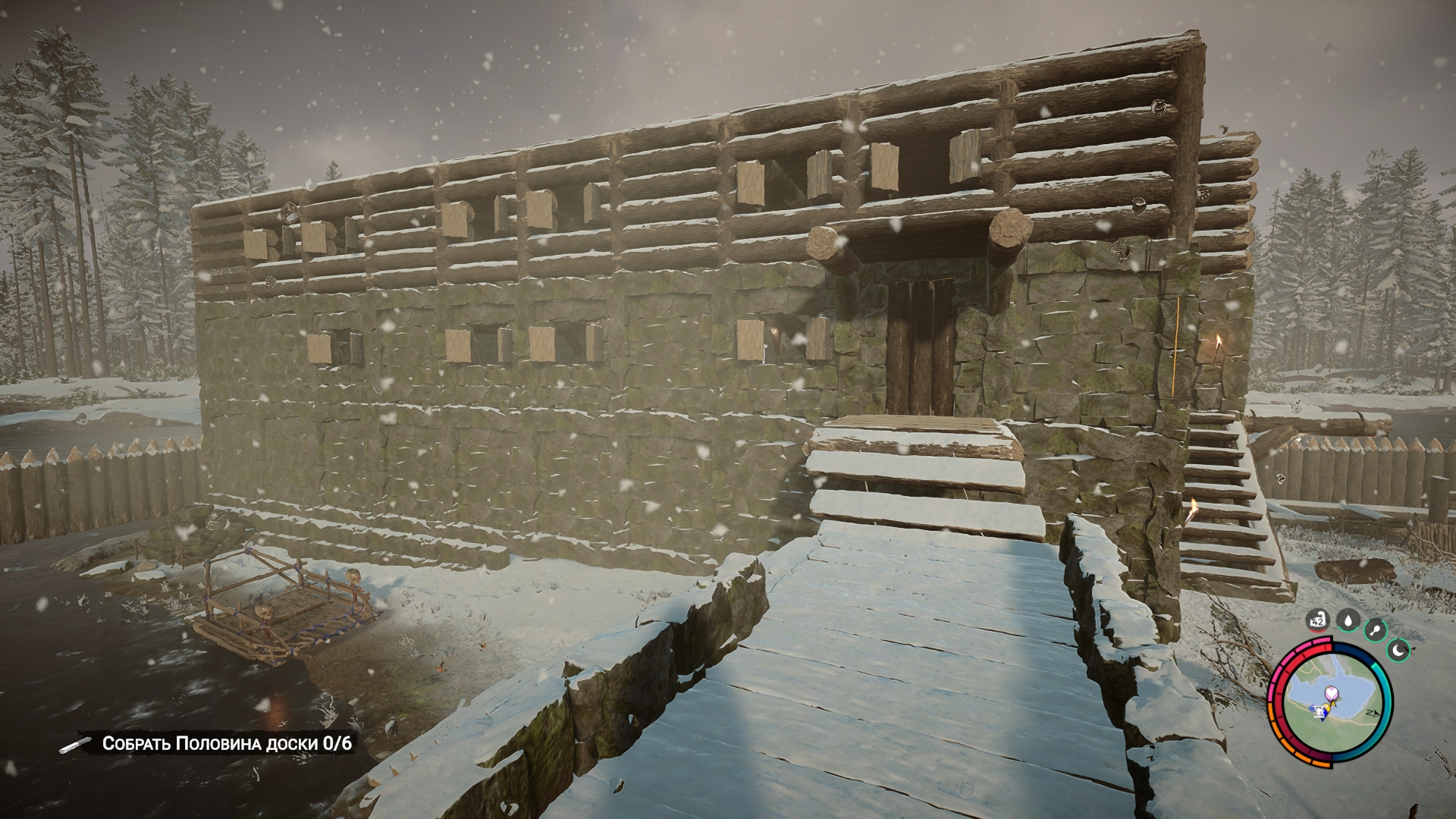Click the strength level 42 icon

[1319, 623]
